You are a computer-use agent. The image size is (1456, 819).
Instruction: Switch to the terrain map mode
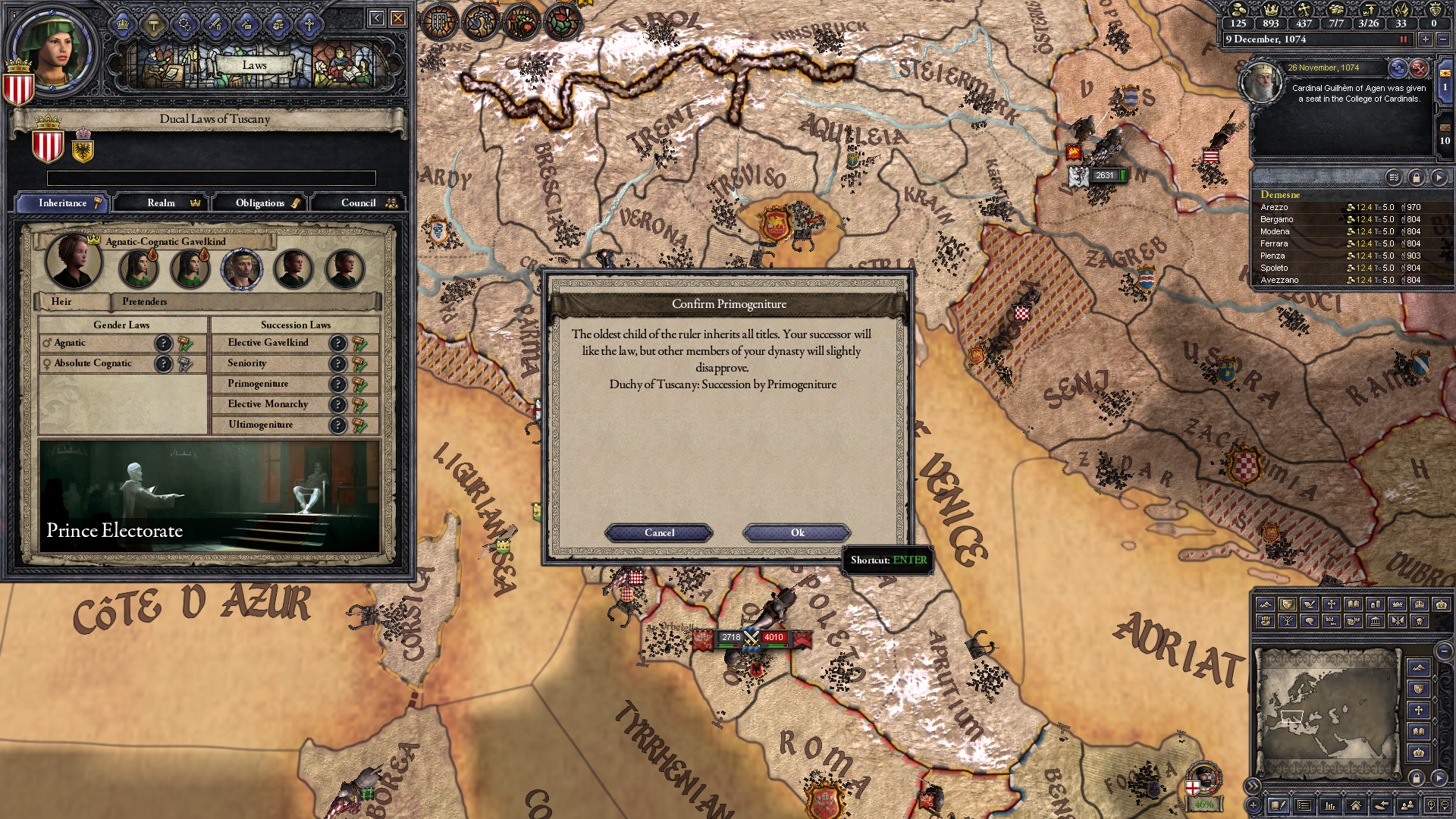1265,604
